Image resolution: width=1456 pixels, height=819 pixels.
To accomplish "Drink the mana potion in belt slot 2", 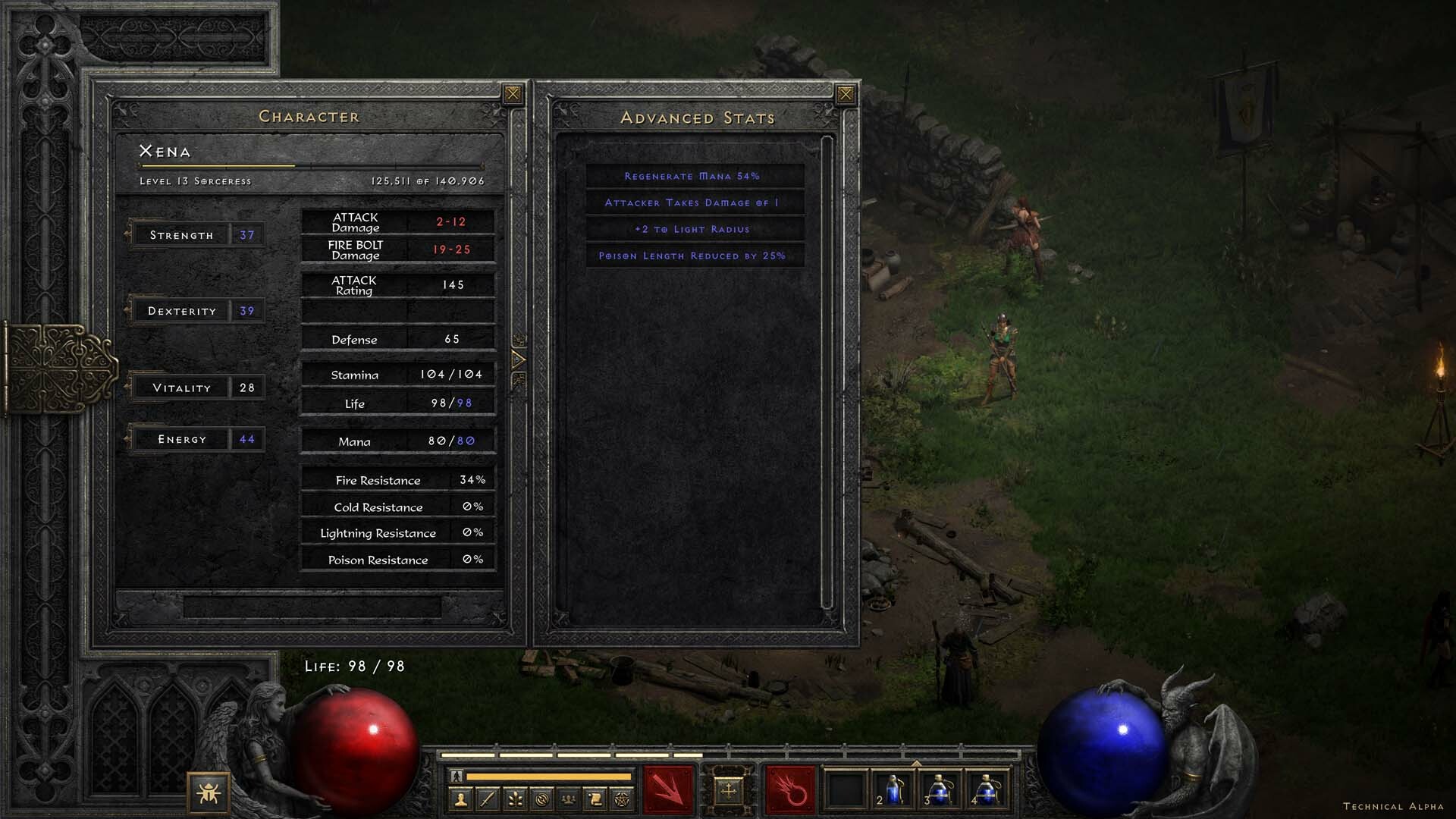I will [x=893, y=790].
